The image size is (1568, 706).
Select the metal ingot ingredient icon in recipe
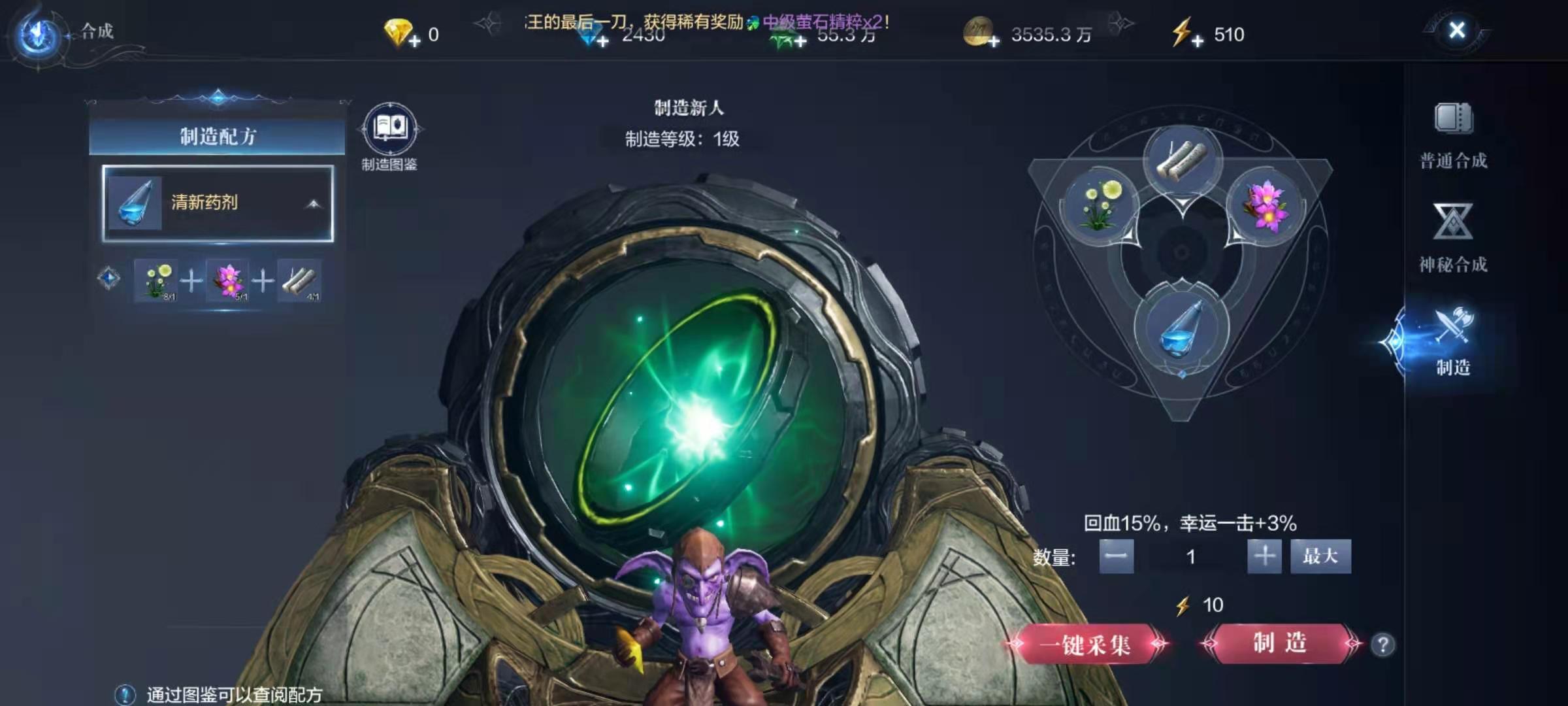click(x=299, y=280)
